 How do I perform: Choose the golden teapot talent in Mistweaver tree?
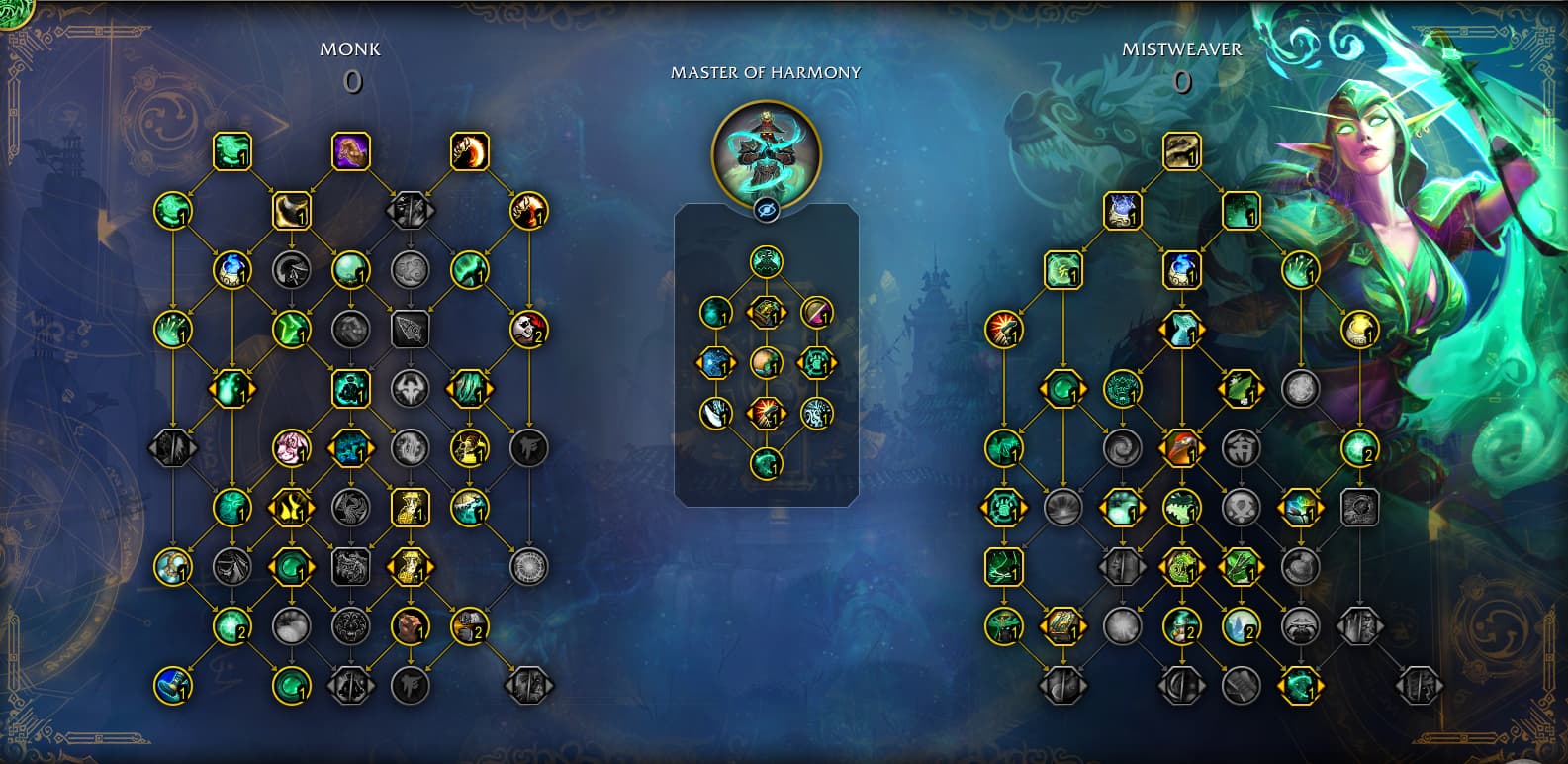click(x=1359, y=330)
